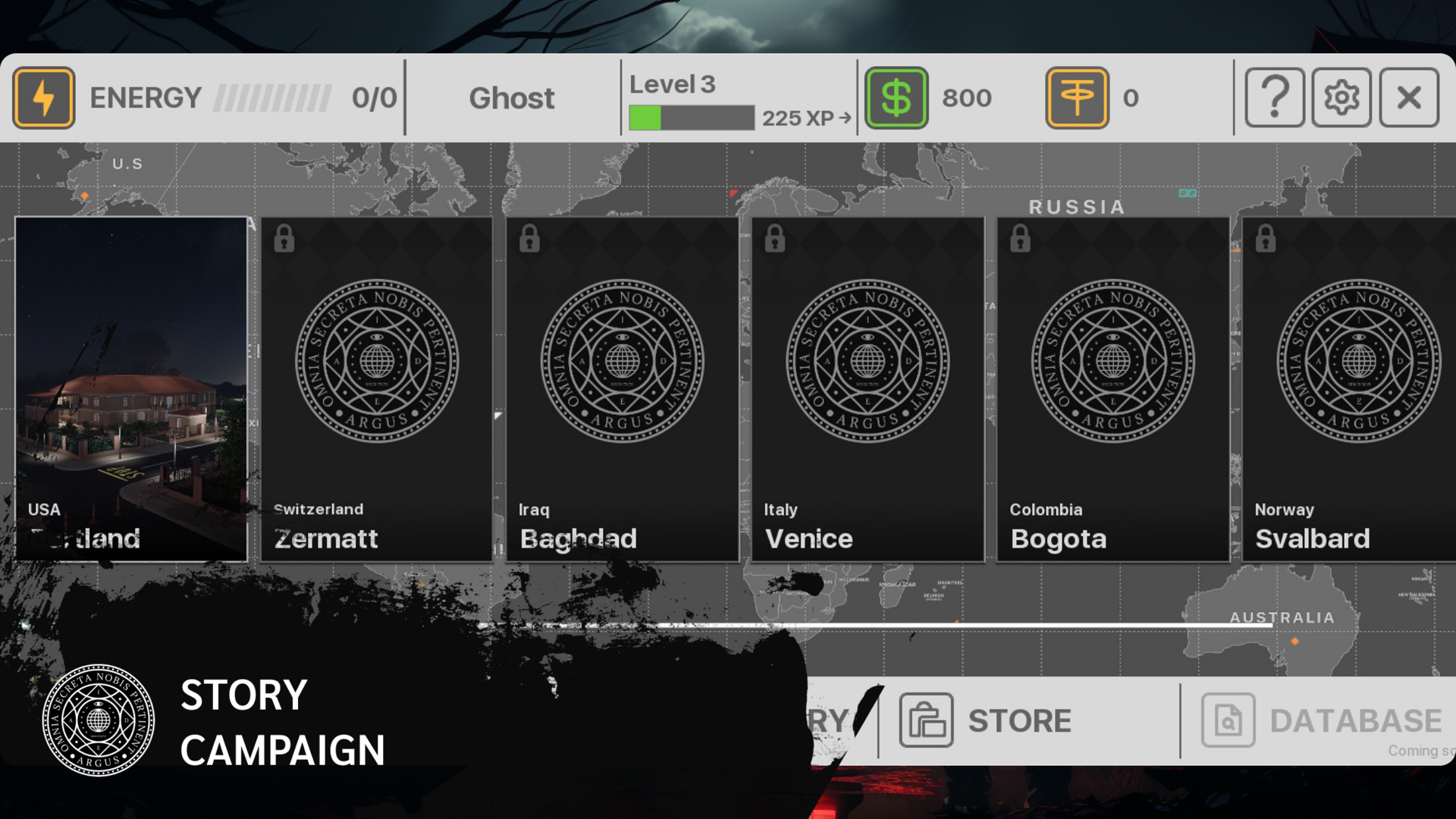This screenshot has width=1456, height=819.
Task: Open the help question mark icon
Action: (1275, 97)
